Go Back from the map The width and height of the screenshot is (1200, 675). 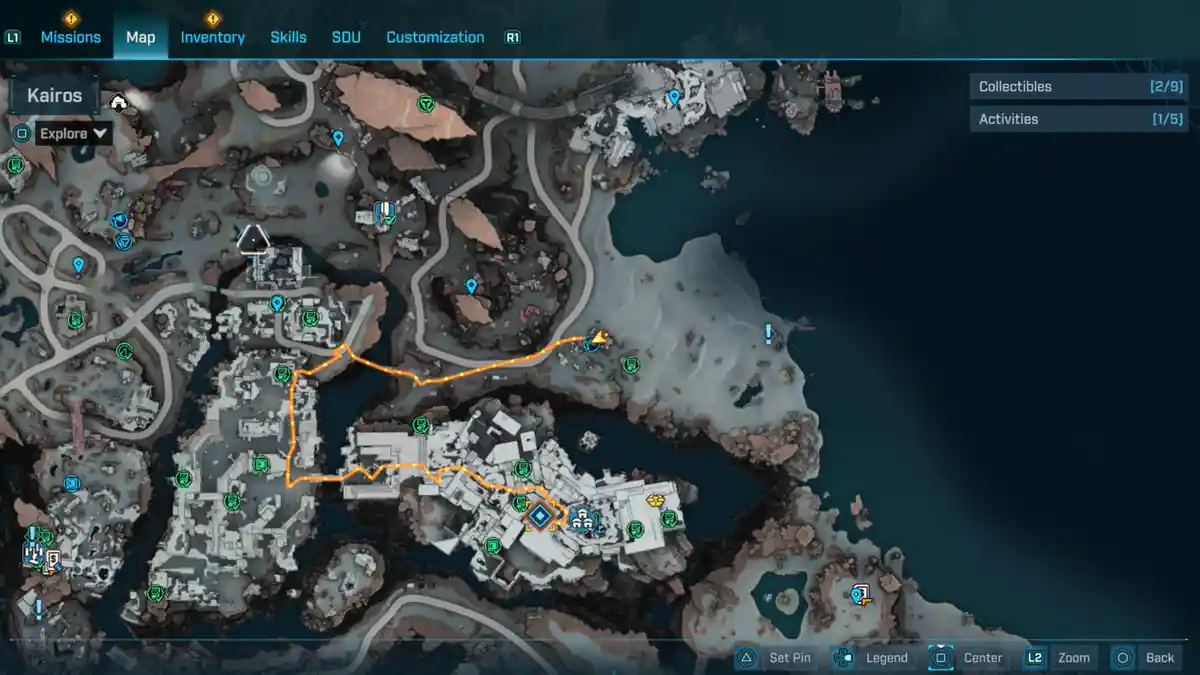point(1146,657)
